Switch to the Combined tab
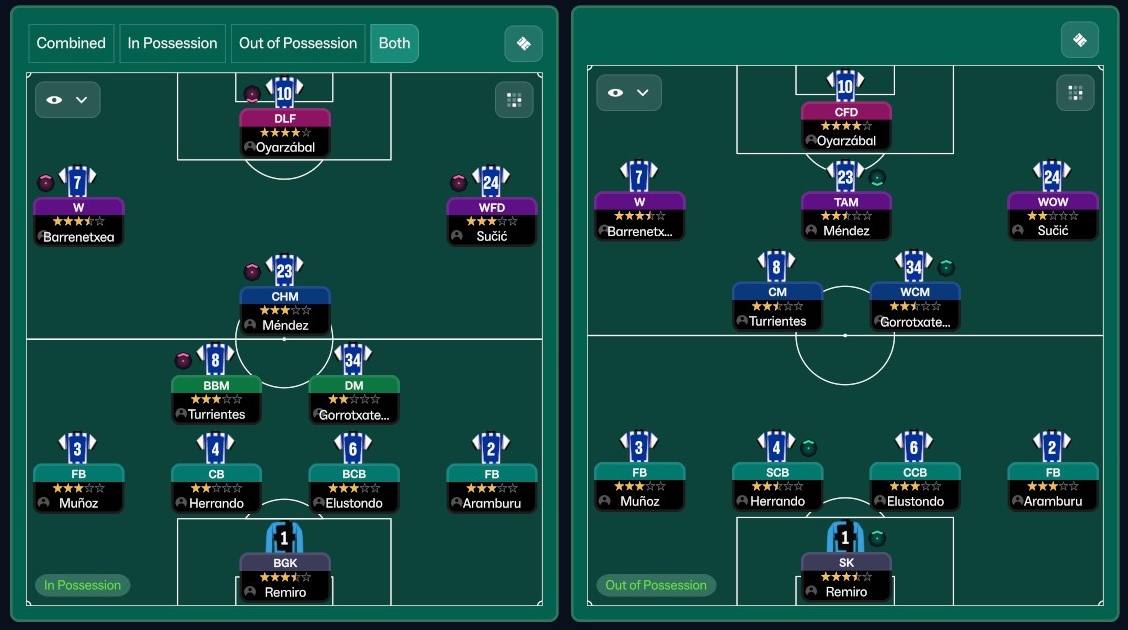 [x=71, y=43]
